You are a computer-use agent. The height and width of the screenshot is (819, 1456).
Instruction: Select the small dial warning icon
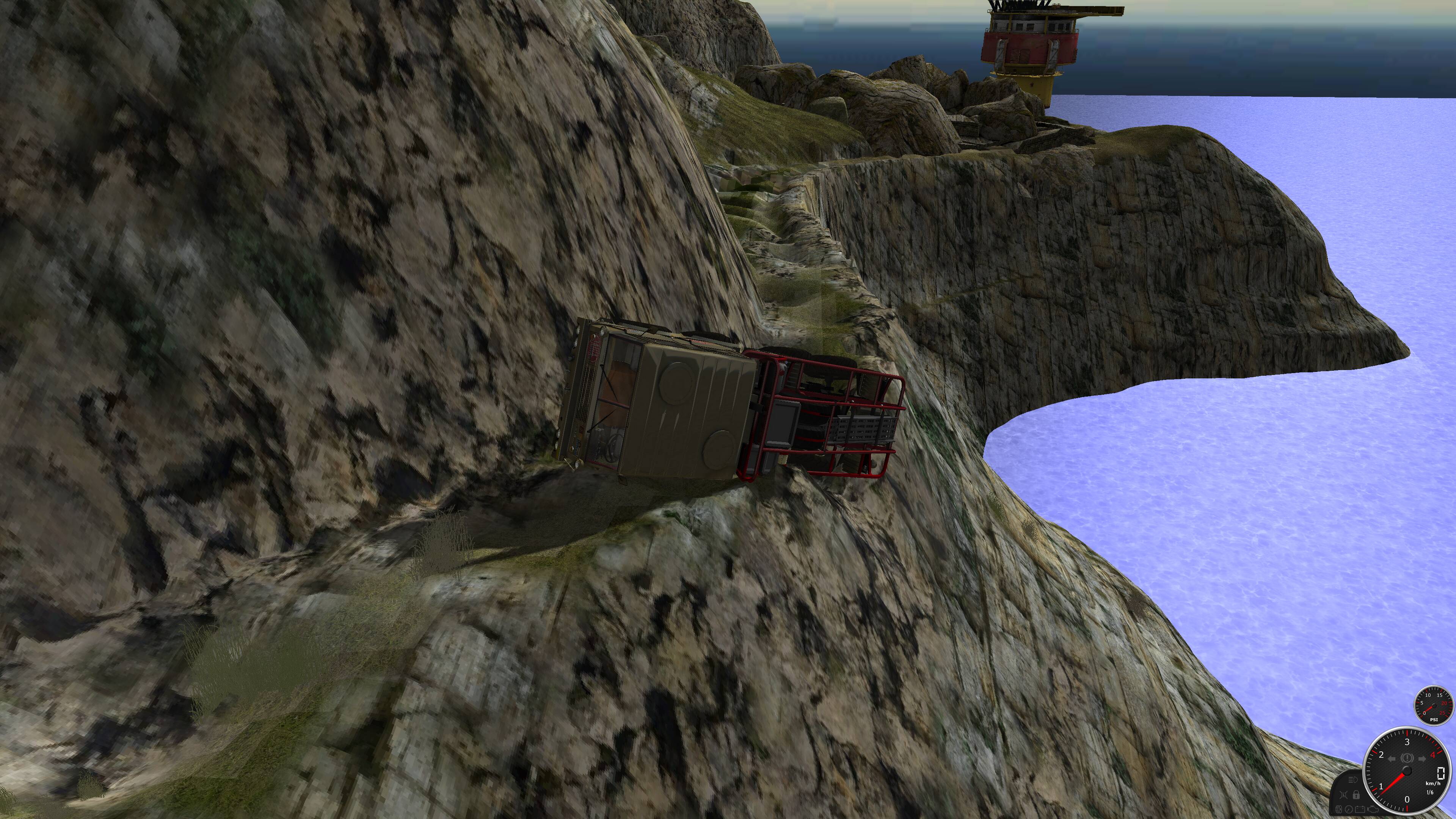(1349, 810)
